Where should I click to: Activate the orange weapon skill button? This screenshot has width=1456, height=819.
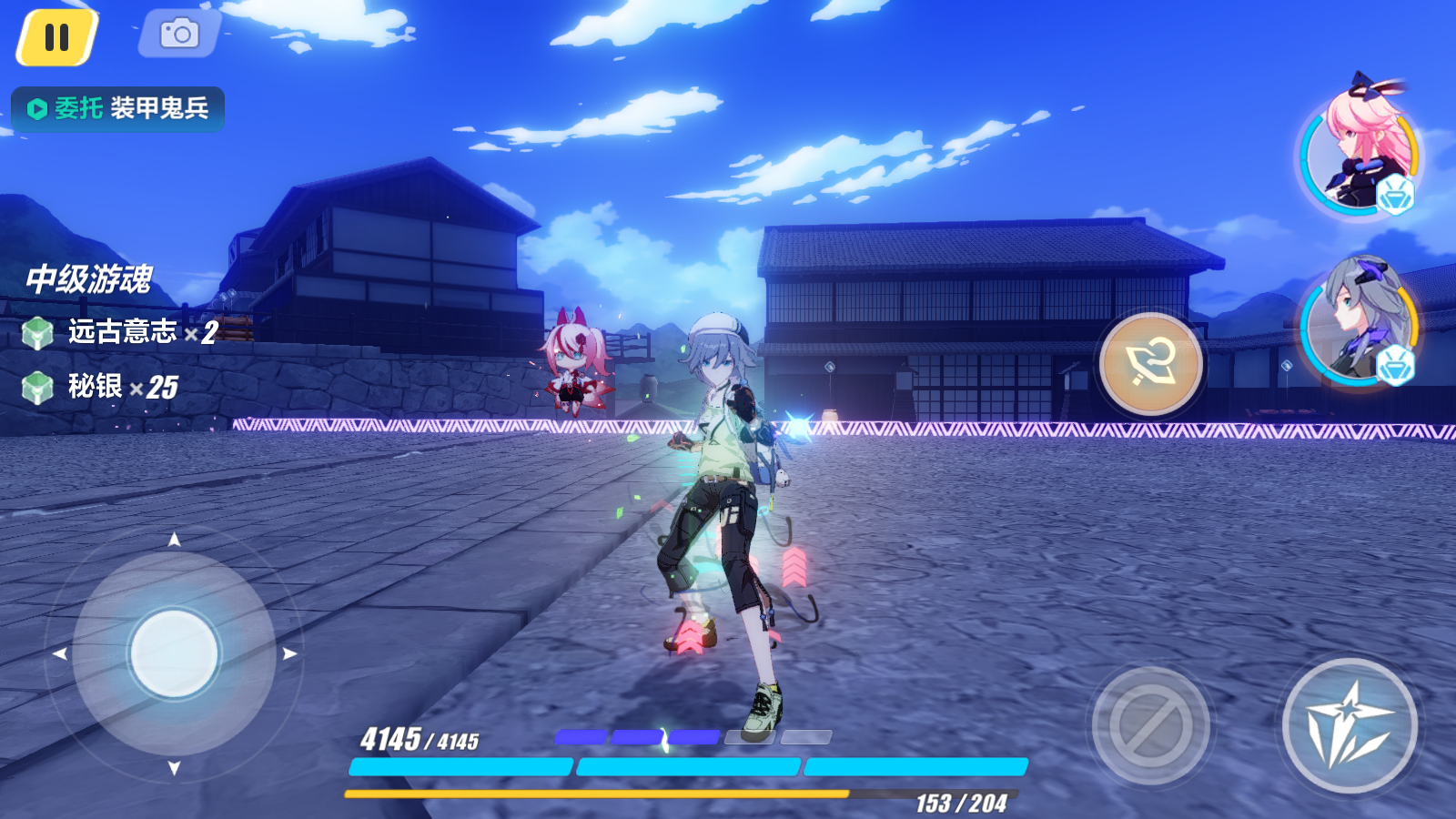(1151, 363)
